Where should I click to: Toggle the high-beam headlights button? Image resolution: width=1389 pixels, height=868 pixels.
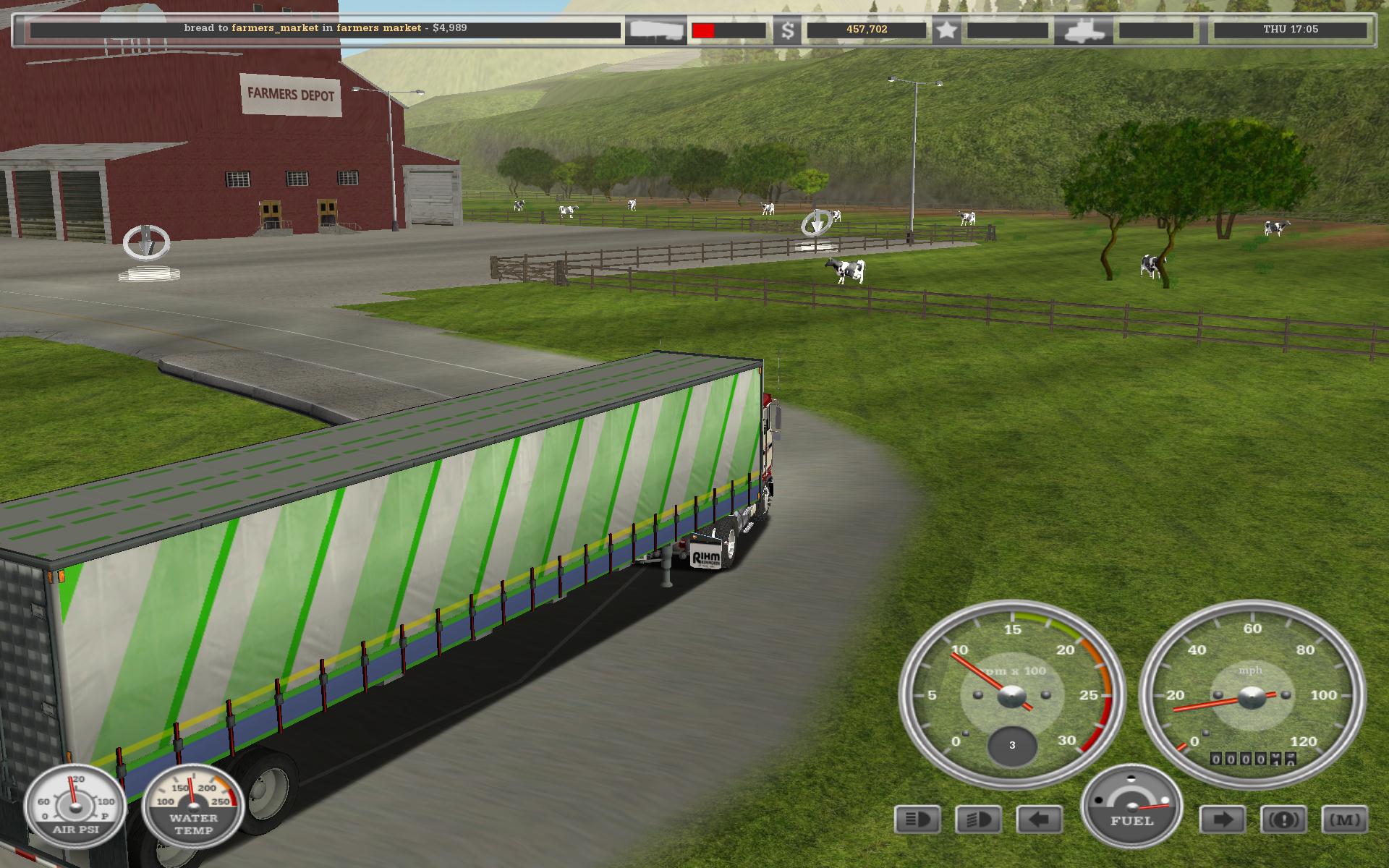[917, 820]
